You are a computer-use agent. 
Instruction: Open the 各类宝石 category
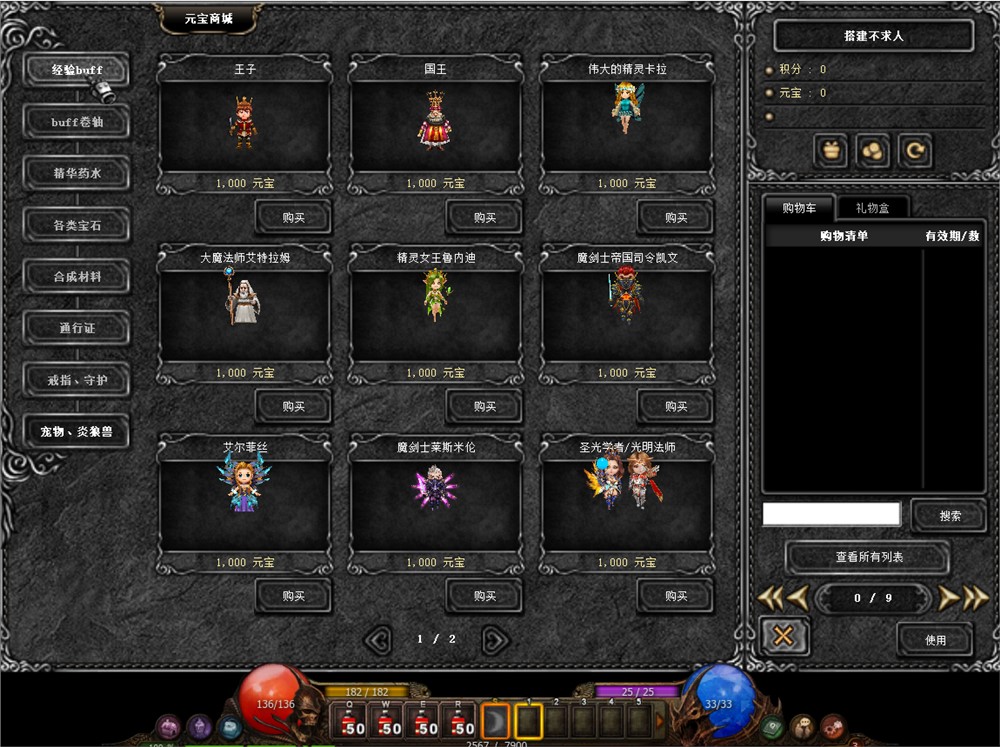click(77, 225)
